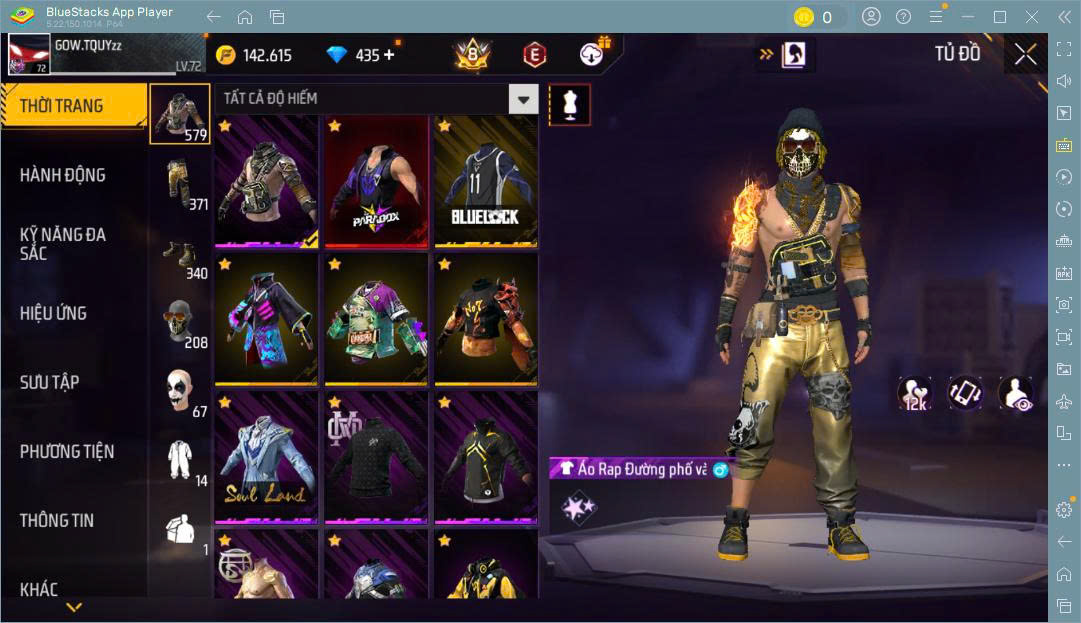The width and height of the screenshot is (1081, 623).
Task: Maximize the BlueStacks window
Action: pos(999,17)
